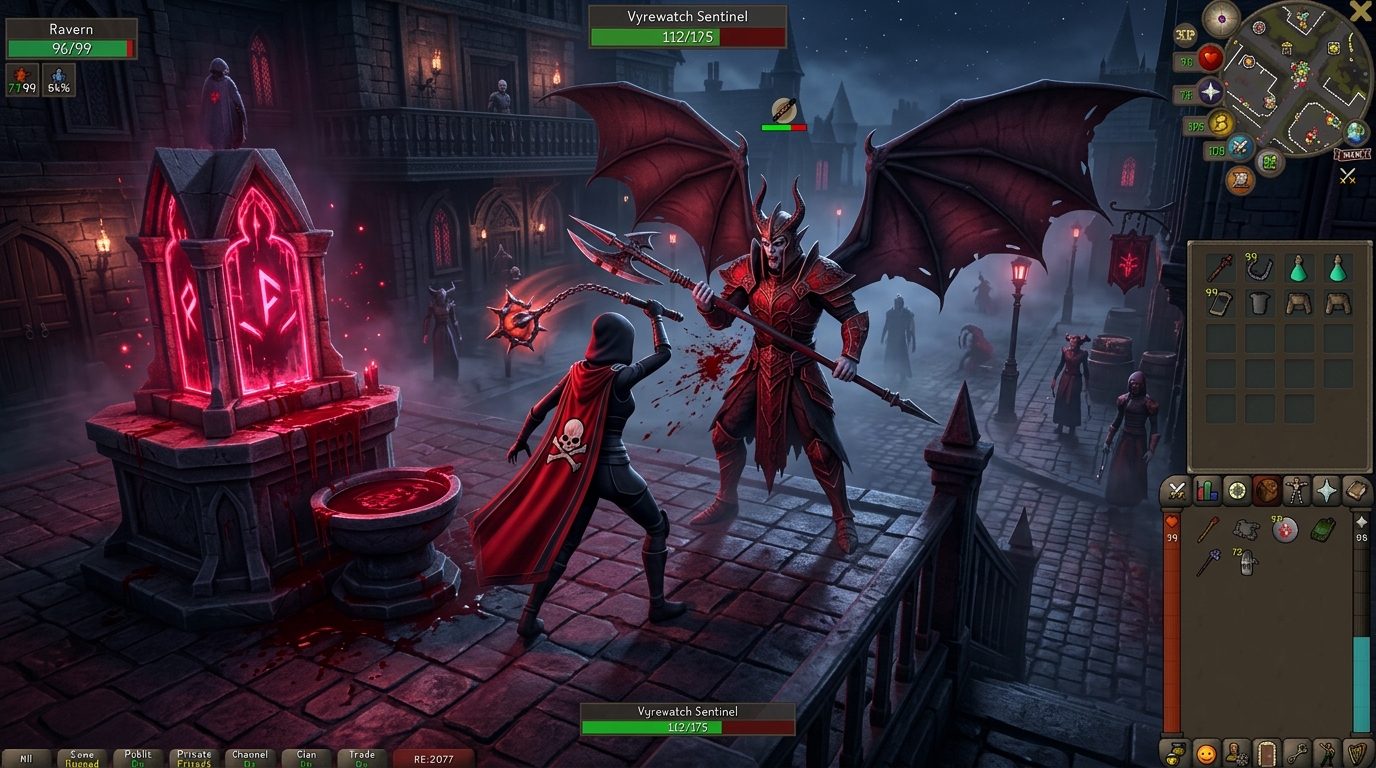Select the Private chat tab
The width and height of the screenshot is (1376, 768).
(x=194, y=759)
